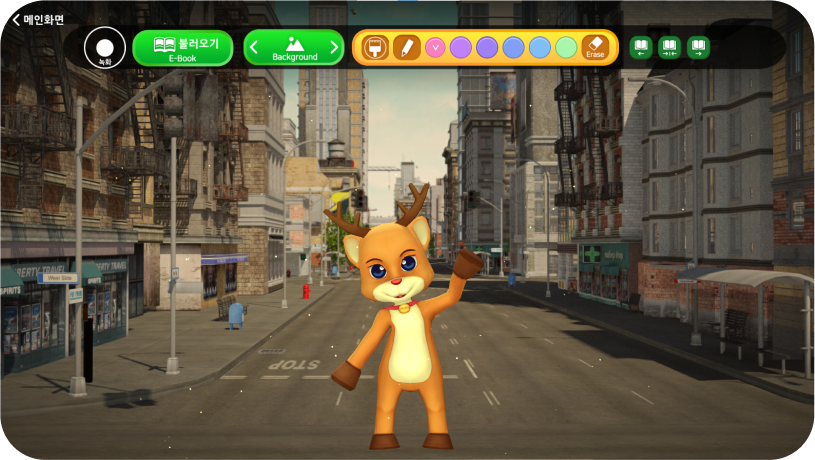Select the paint brush tool
This screenshot has width=815, height=460.
(x=376, y=48)
